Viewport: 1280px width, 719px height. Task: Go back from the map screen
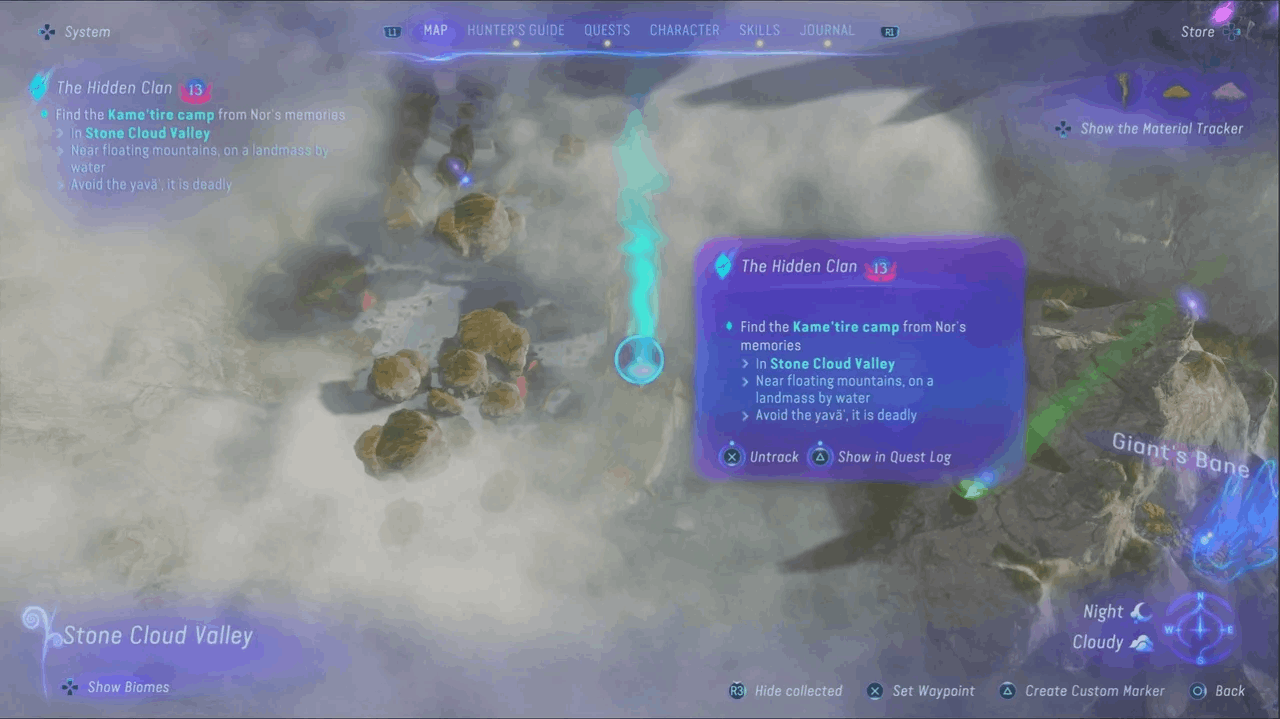(x=1218, y=691)
